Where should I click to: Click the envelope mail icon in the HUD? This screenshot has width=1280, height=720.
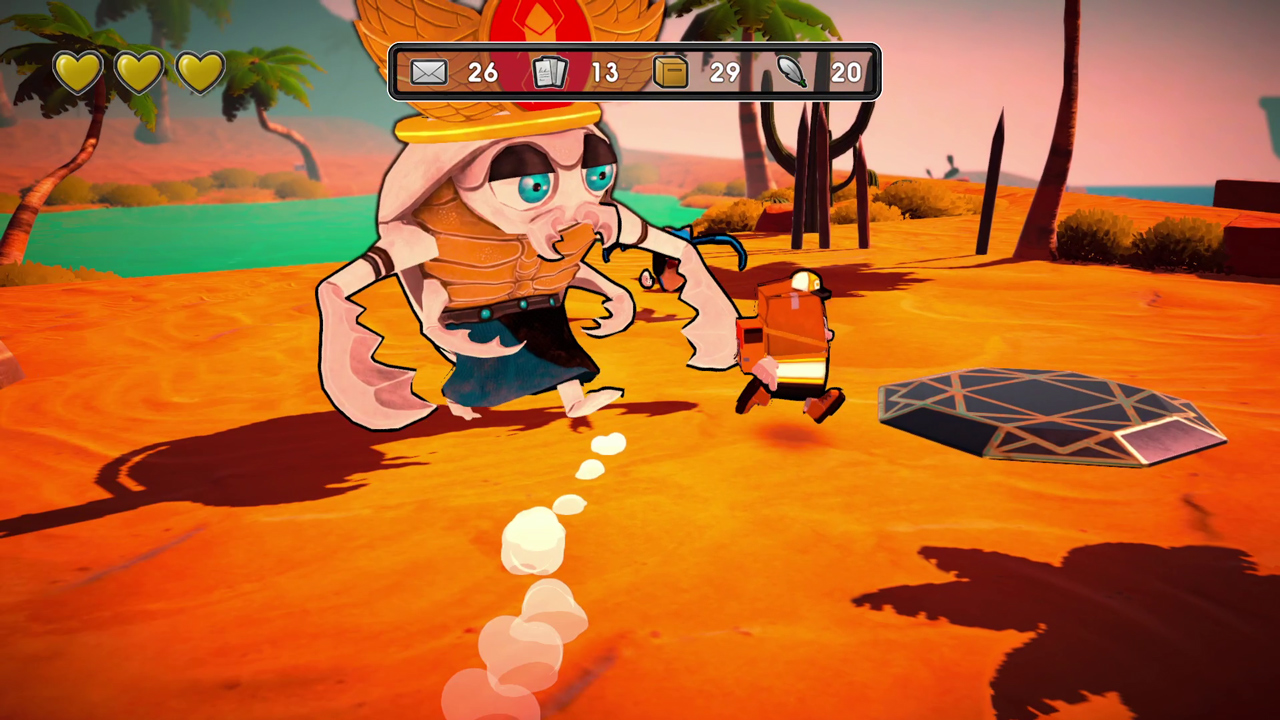(428, 71)
